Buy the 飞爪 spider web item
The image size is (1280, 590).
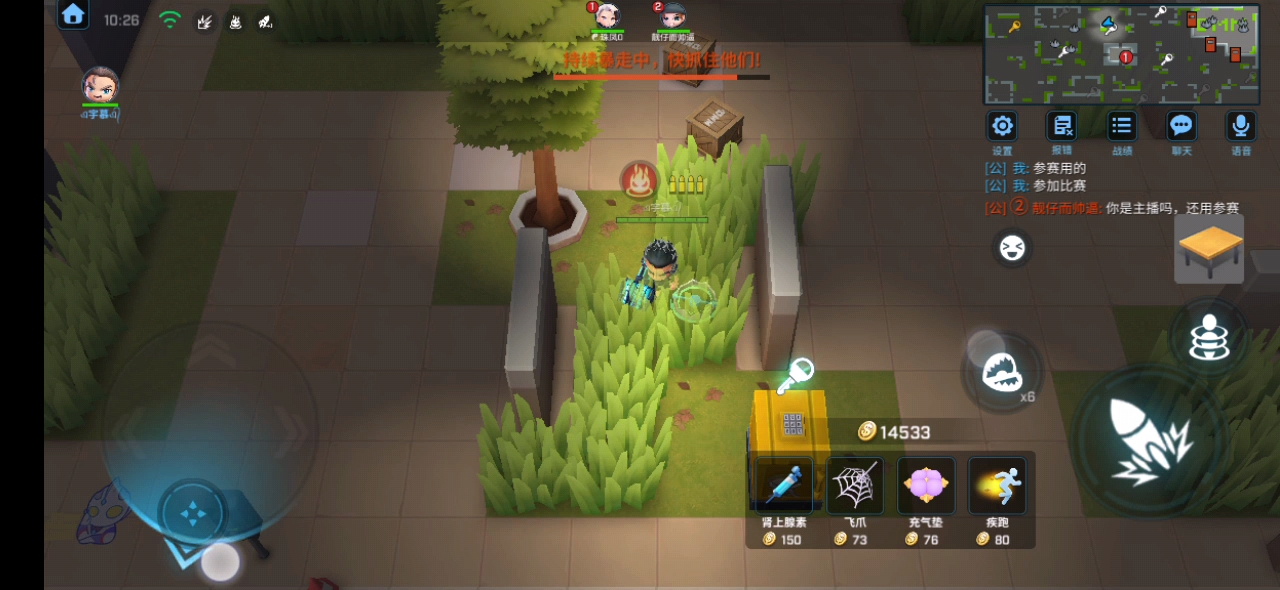coord(855,487)
